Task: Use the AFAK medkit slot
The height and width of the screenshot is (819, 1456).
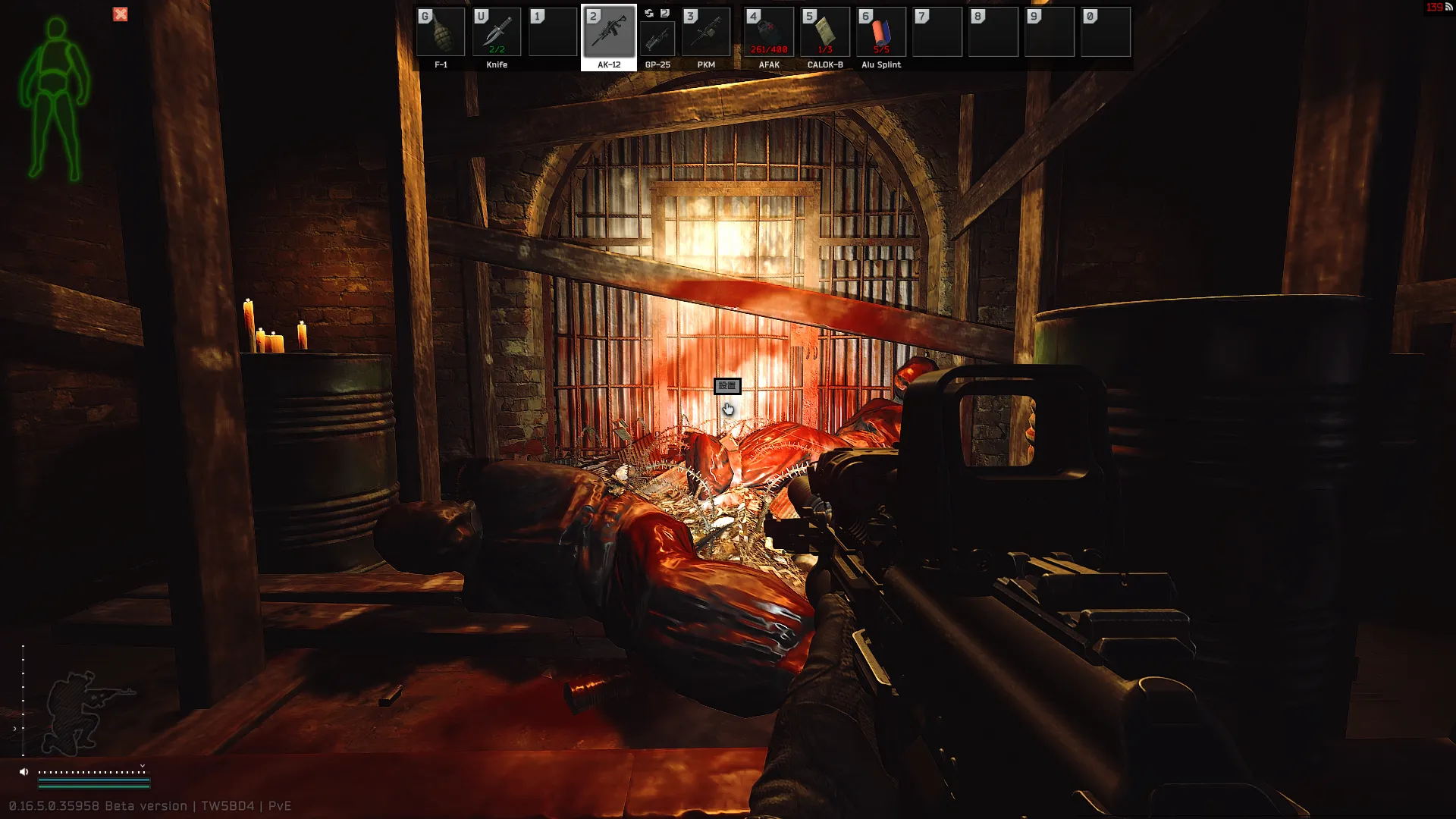Action: [769, 33]
